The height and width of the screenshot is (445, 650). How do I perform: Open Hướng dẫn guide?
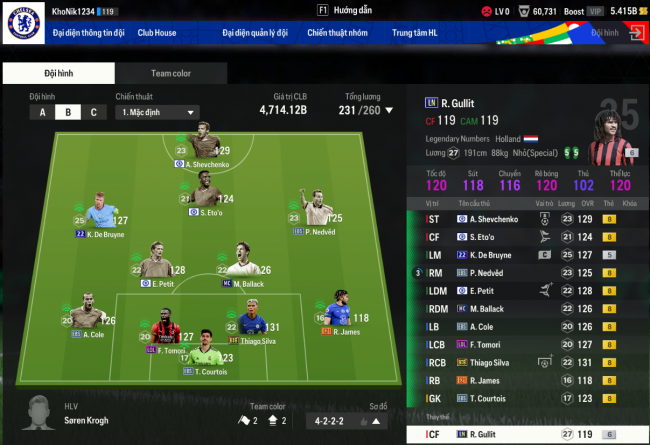(x=343, y=10)
